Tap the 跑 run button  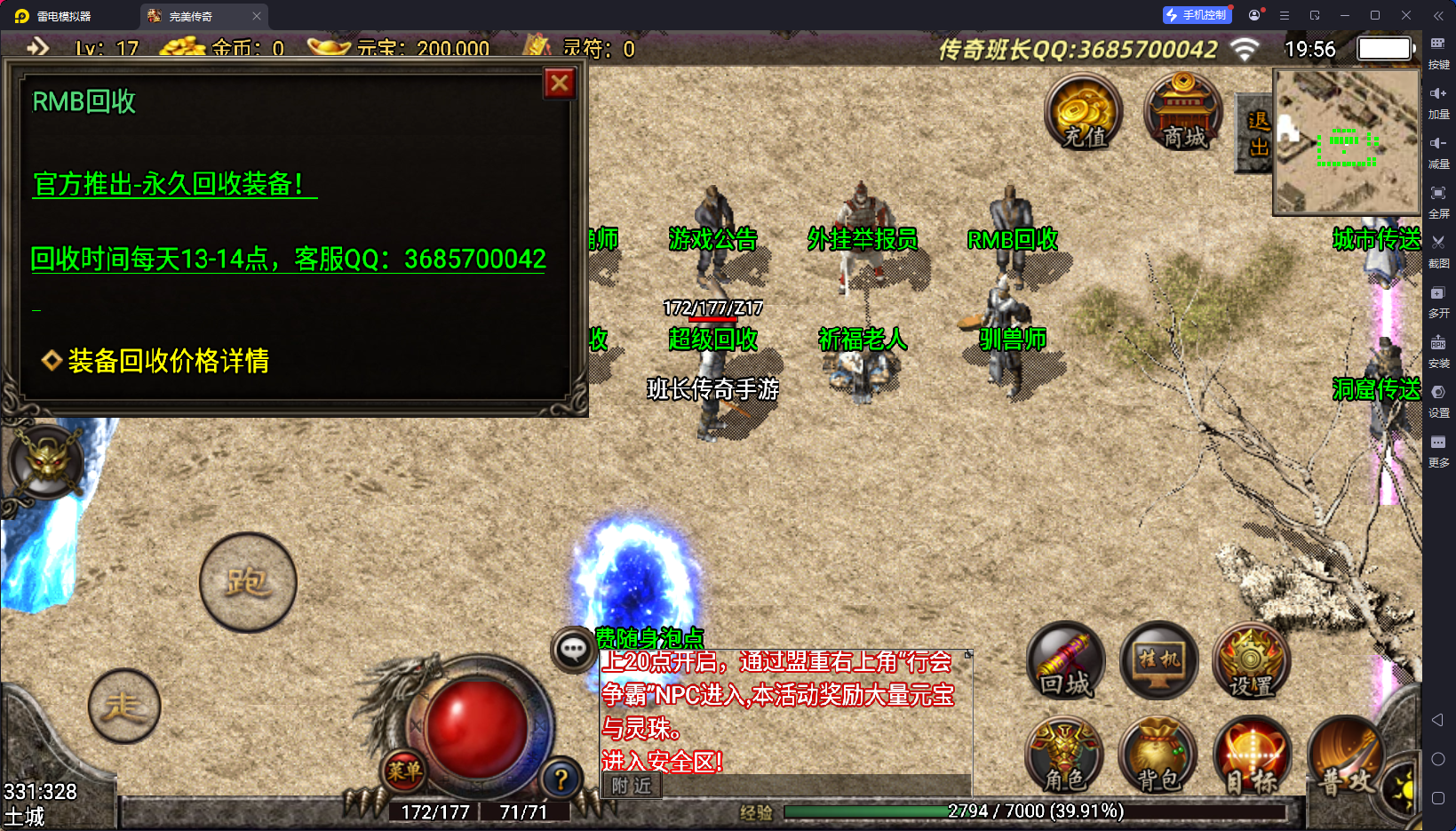[248, 582]
